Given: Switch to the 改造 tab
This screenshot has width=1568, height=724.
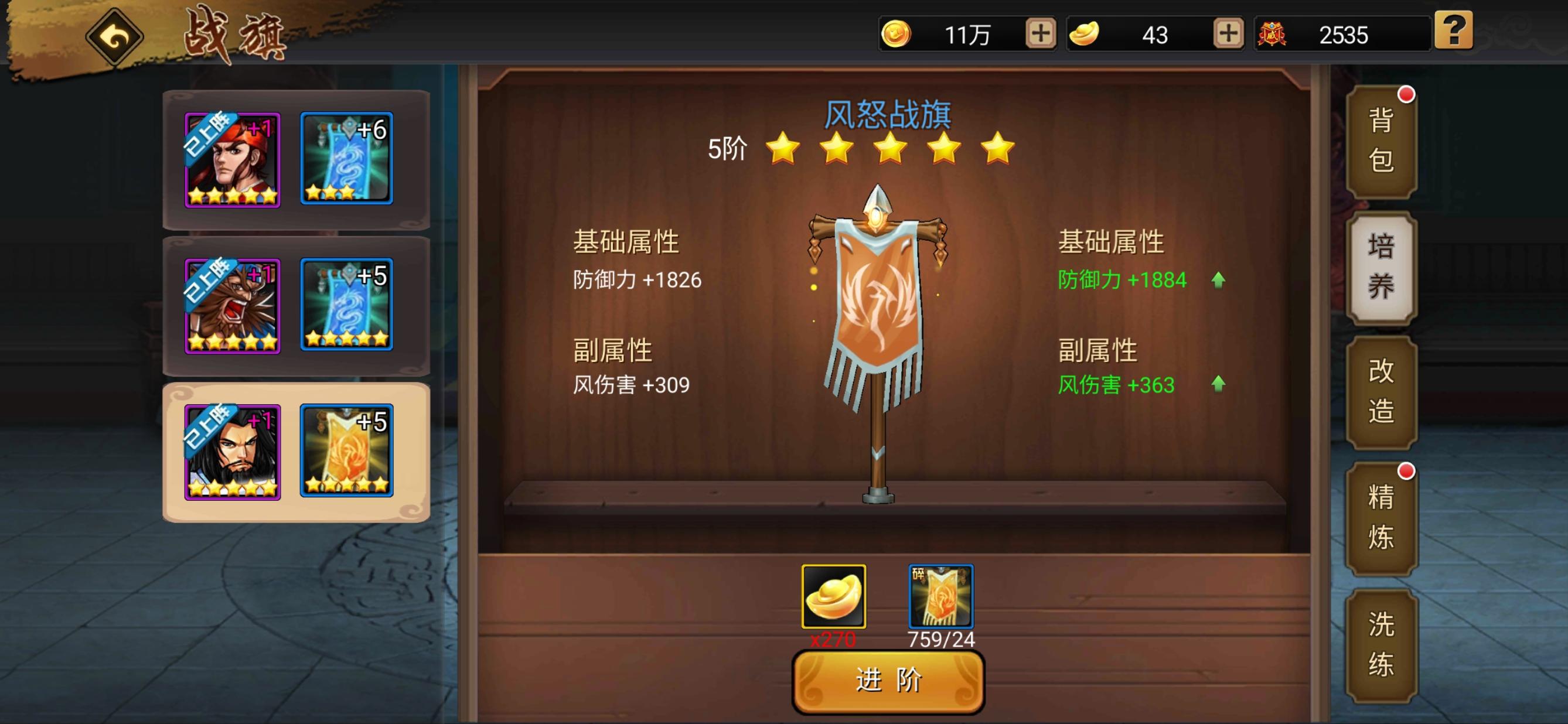Looking at the screenshot, I should point(1382,392).
